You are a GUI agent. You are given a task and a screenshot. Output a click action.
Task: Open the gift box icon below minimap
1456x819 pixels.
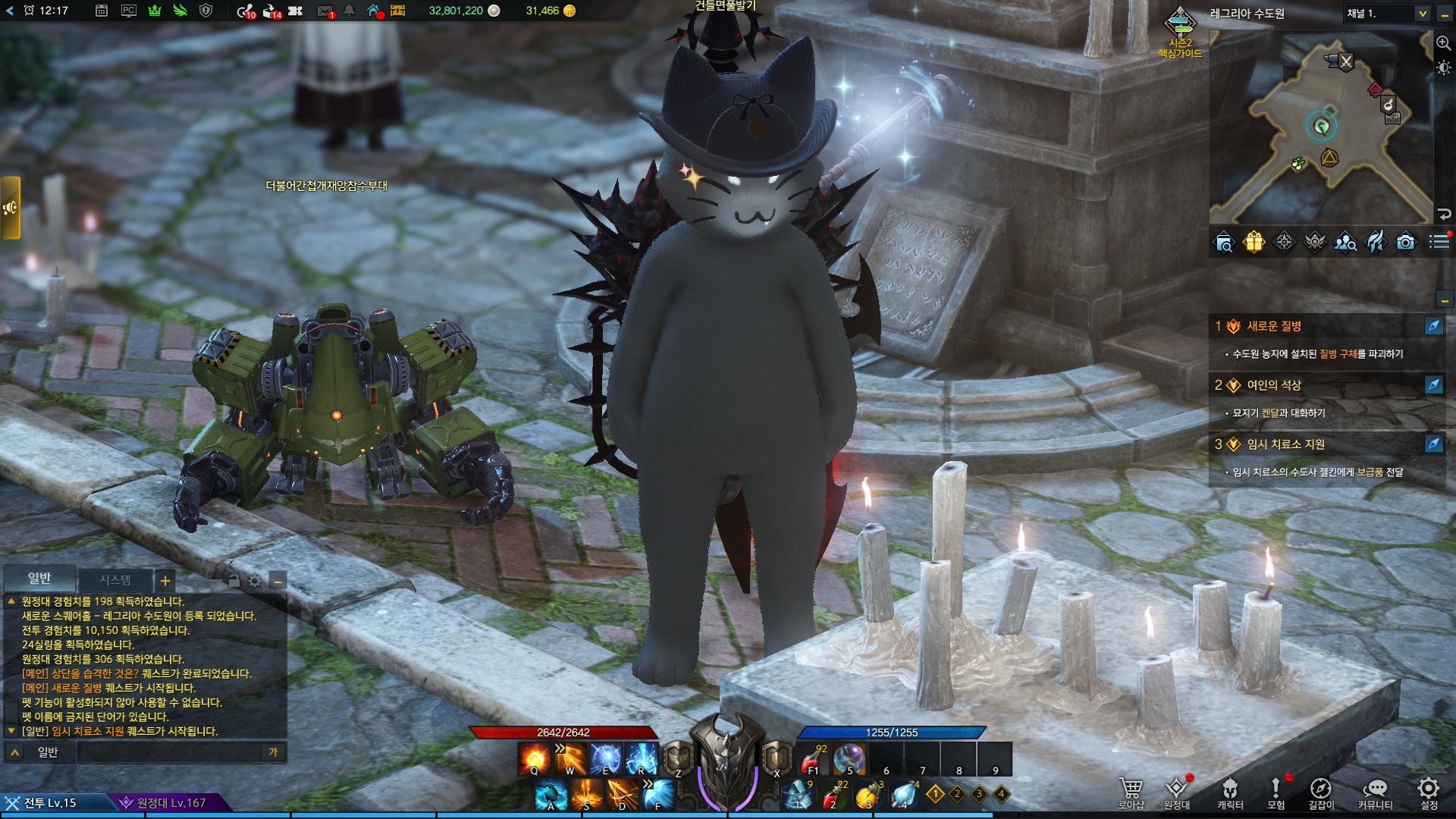[x=1254, y=242]
